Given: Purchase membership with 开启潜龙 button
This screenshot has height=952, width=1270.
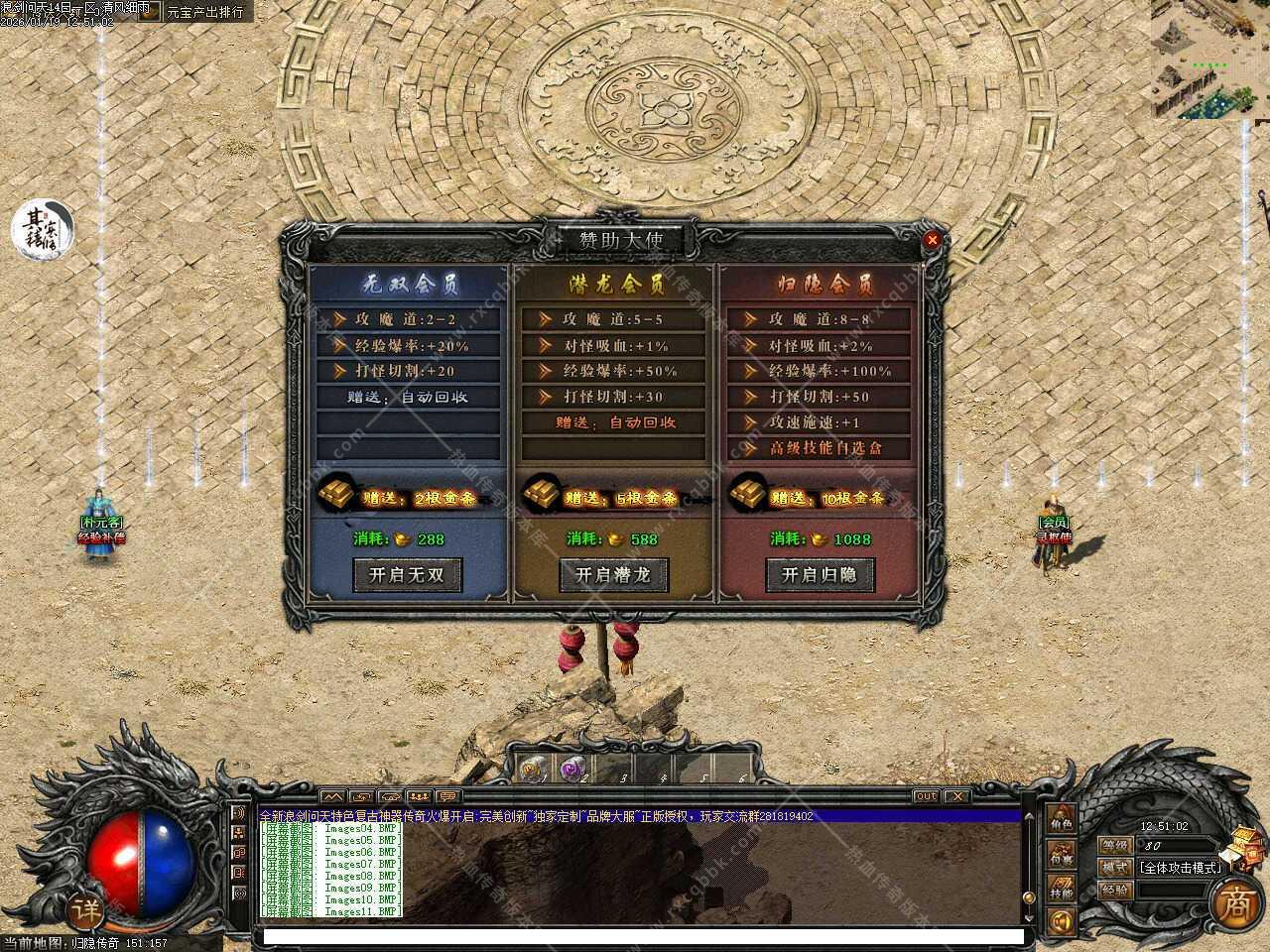Looking at the screenshot, I should [x=613, y=575].
